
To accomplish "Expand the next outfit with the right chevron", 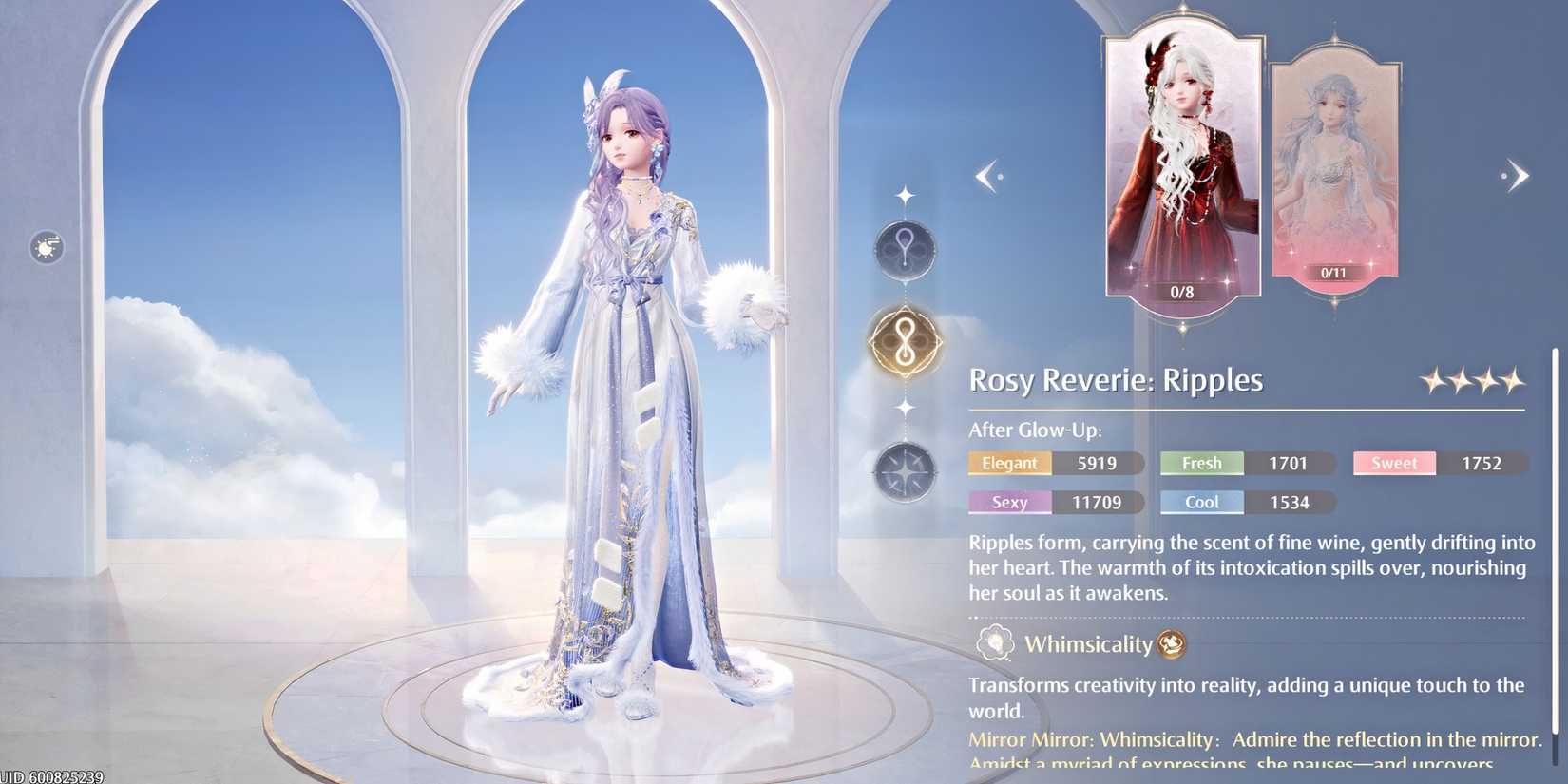I will click(1519, 175).
